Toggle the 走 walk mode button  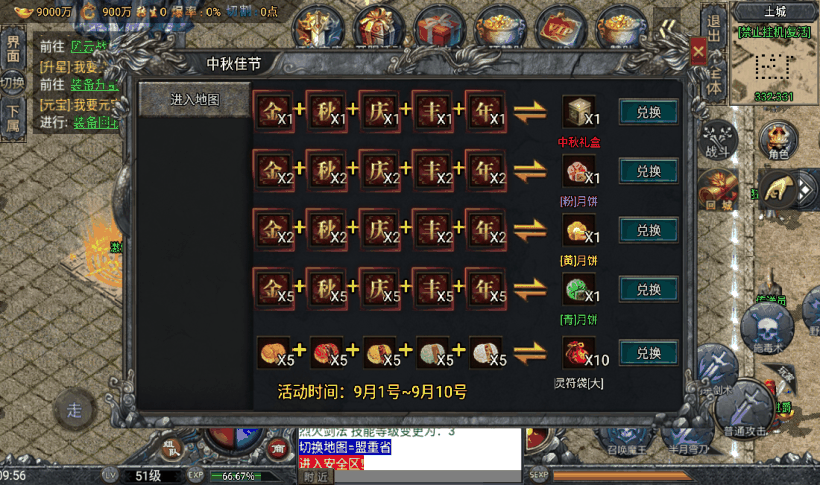pos(74,409)
